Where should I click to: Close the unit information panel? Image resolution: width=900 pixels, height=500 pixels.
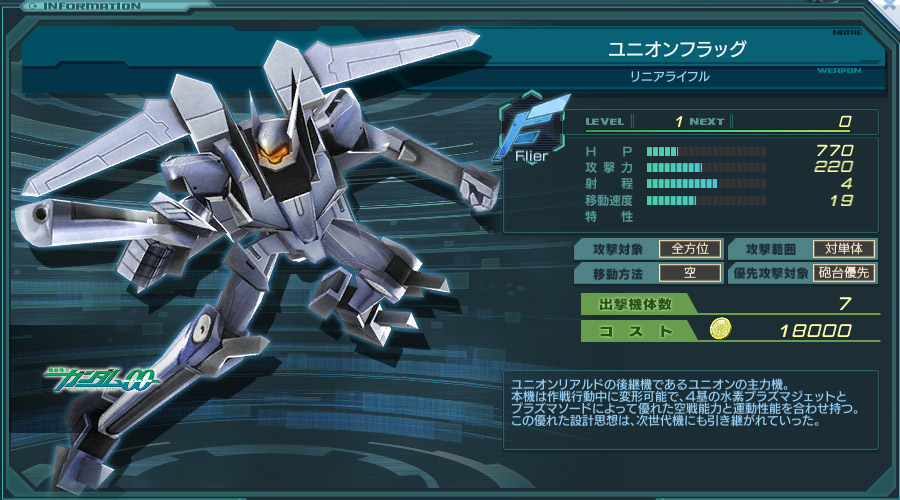pos(888,7)
